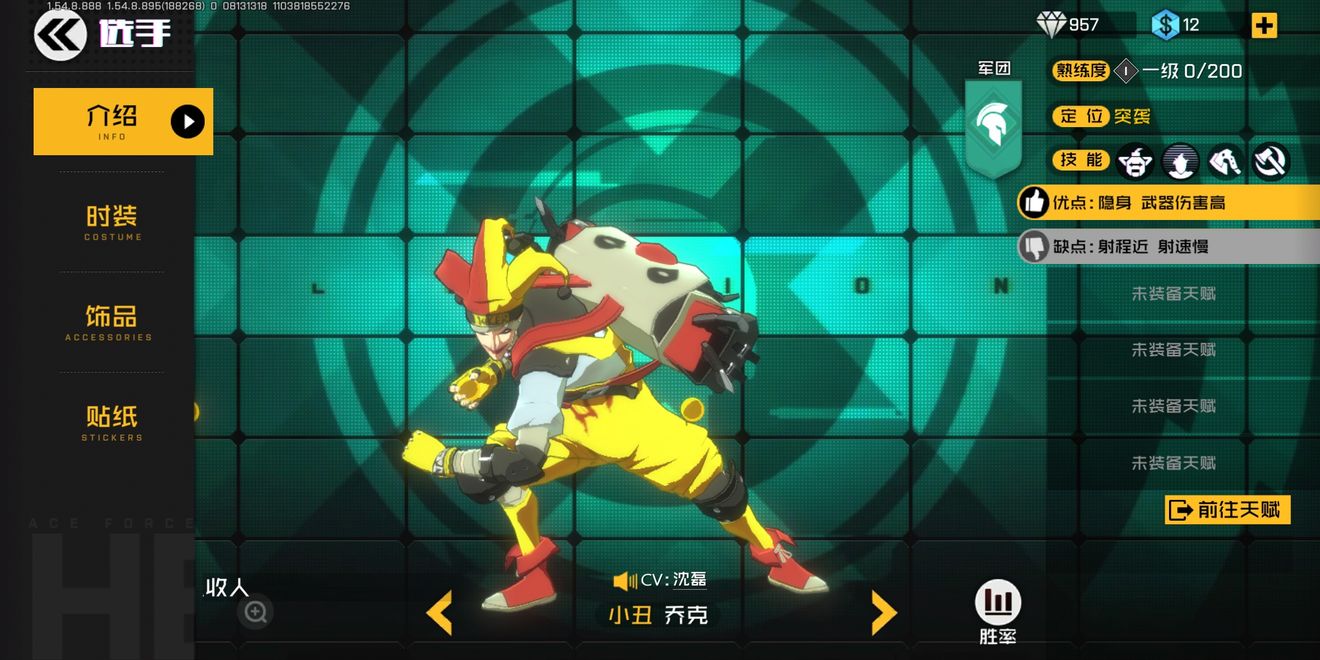1320x660 pixels.
Task: Go back using the double-arrow button
Action: click(x=60, y=36)
